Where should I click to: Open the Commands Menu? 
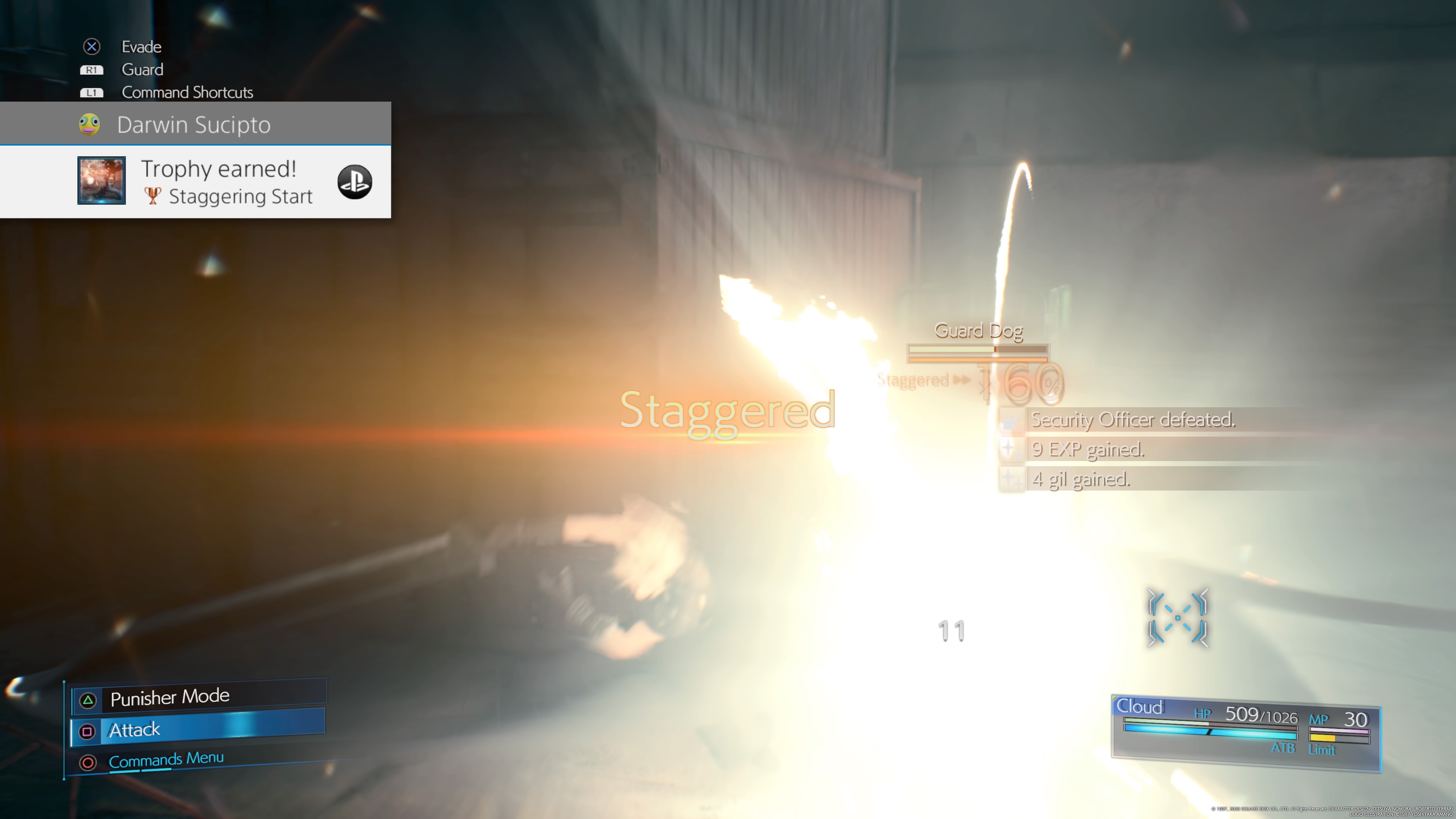166,759
